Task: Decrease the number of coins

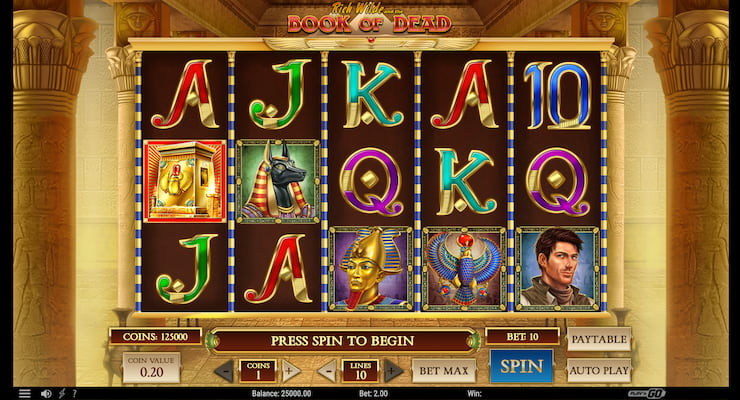Action: click(225, 371)
